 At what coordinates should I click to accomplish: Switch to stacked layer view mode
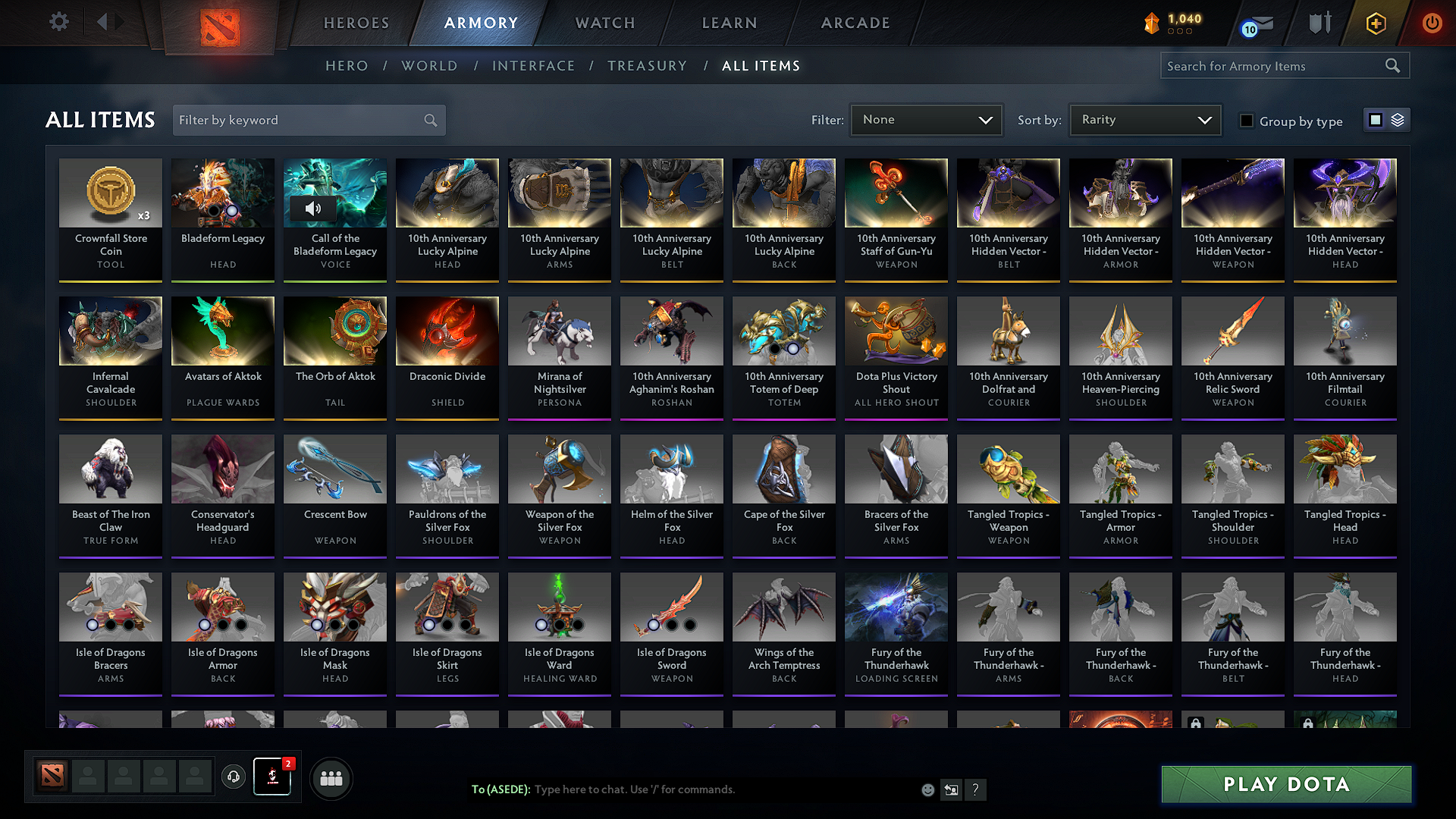point(1397,120)
